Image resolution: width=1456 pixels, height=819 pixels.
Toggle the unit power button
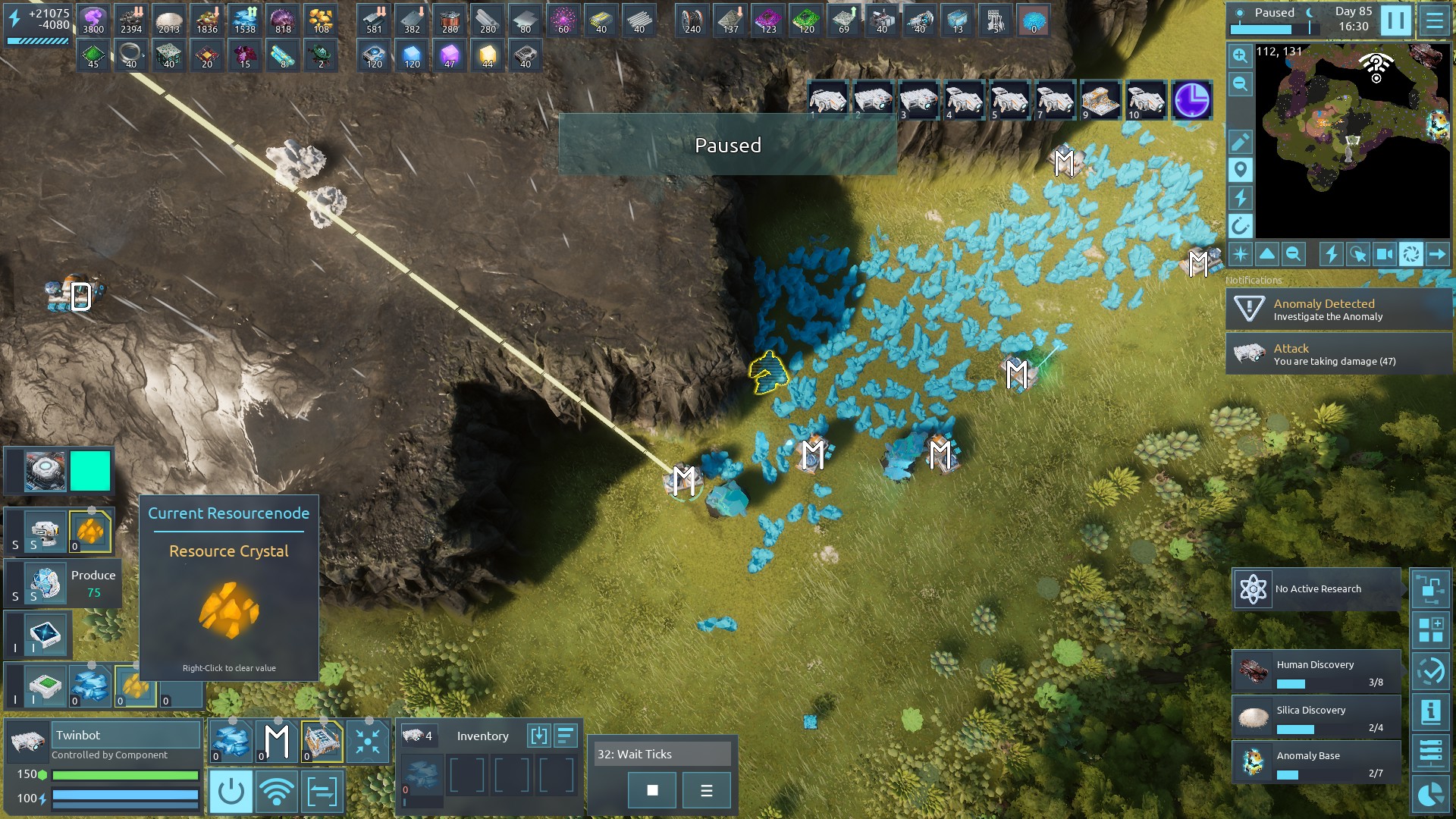[x=231, y=792]
